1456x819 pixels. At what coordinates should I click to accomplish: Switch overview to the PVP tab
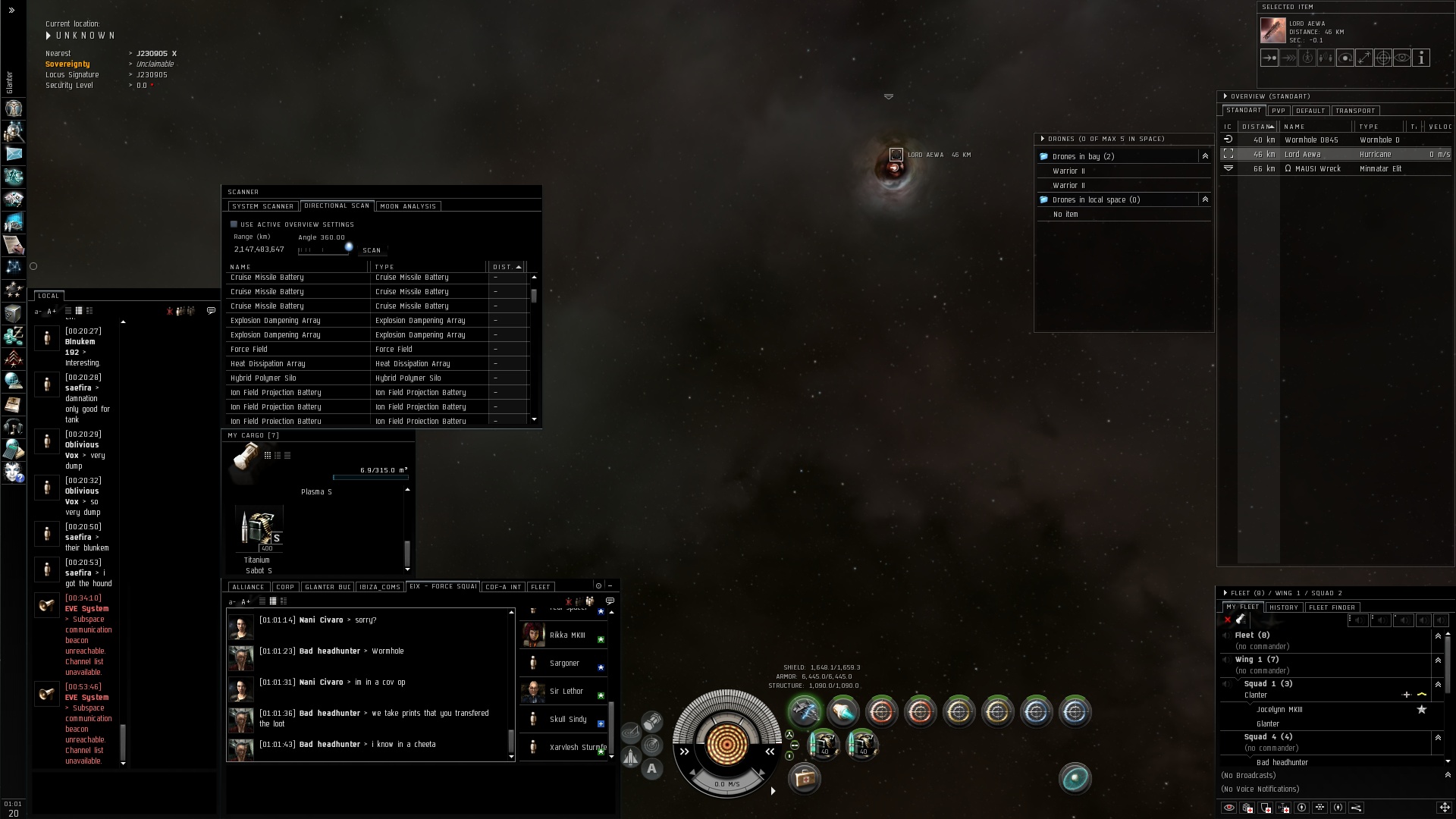pyautogui.click(x=1279, y=111)
